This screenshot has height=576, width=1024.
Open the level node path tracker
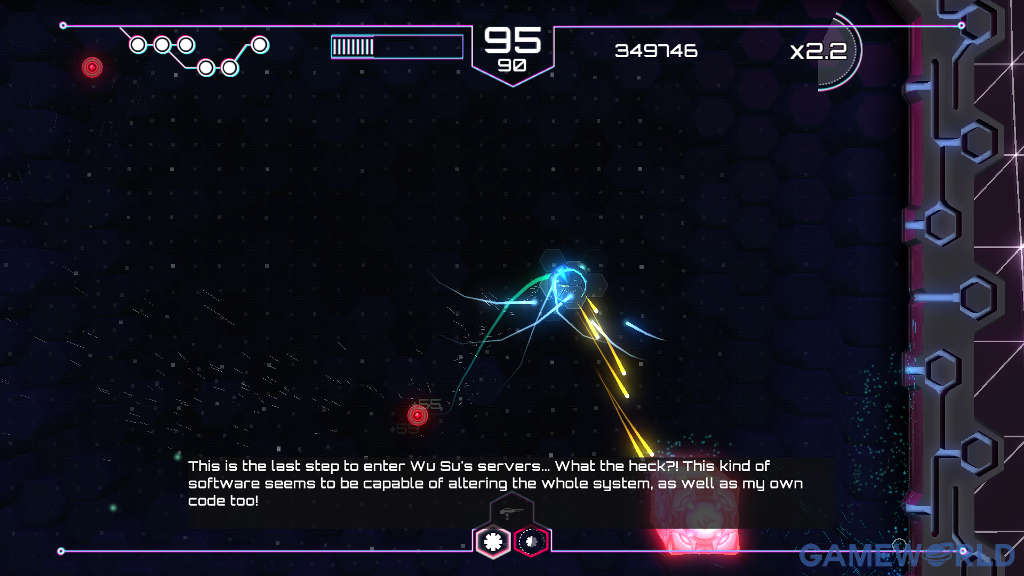coord(198,55)
